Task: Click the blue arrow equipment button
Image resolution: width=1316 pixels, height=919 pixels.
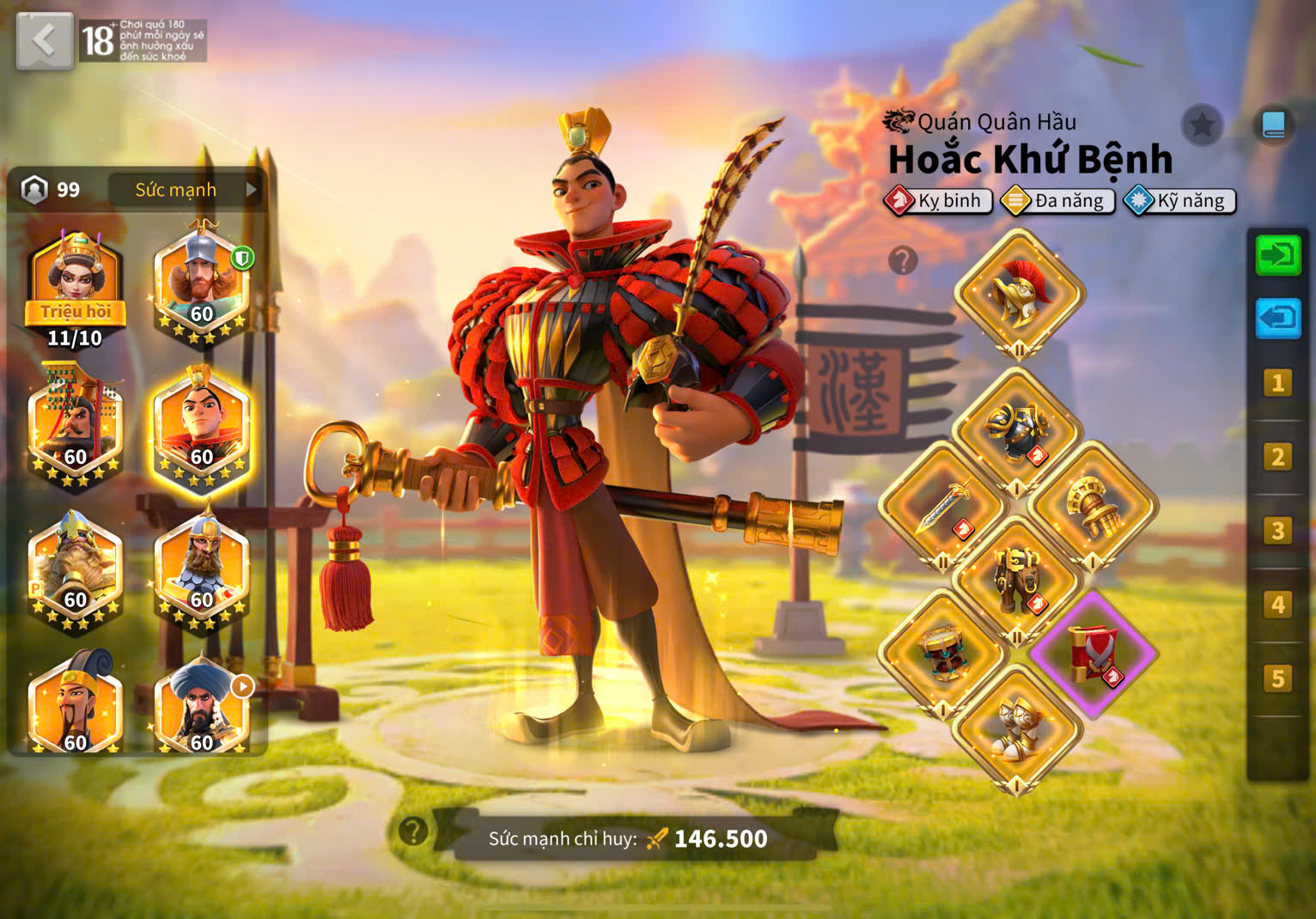Action: pos(1278,318)
